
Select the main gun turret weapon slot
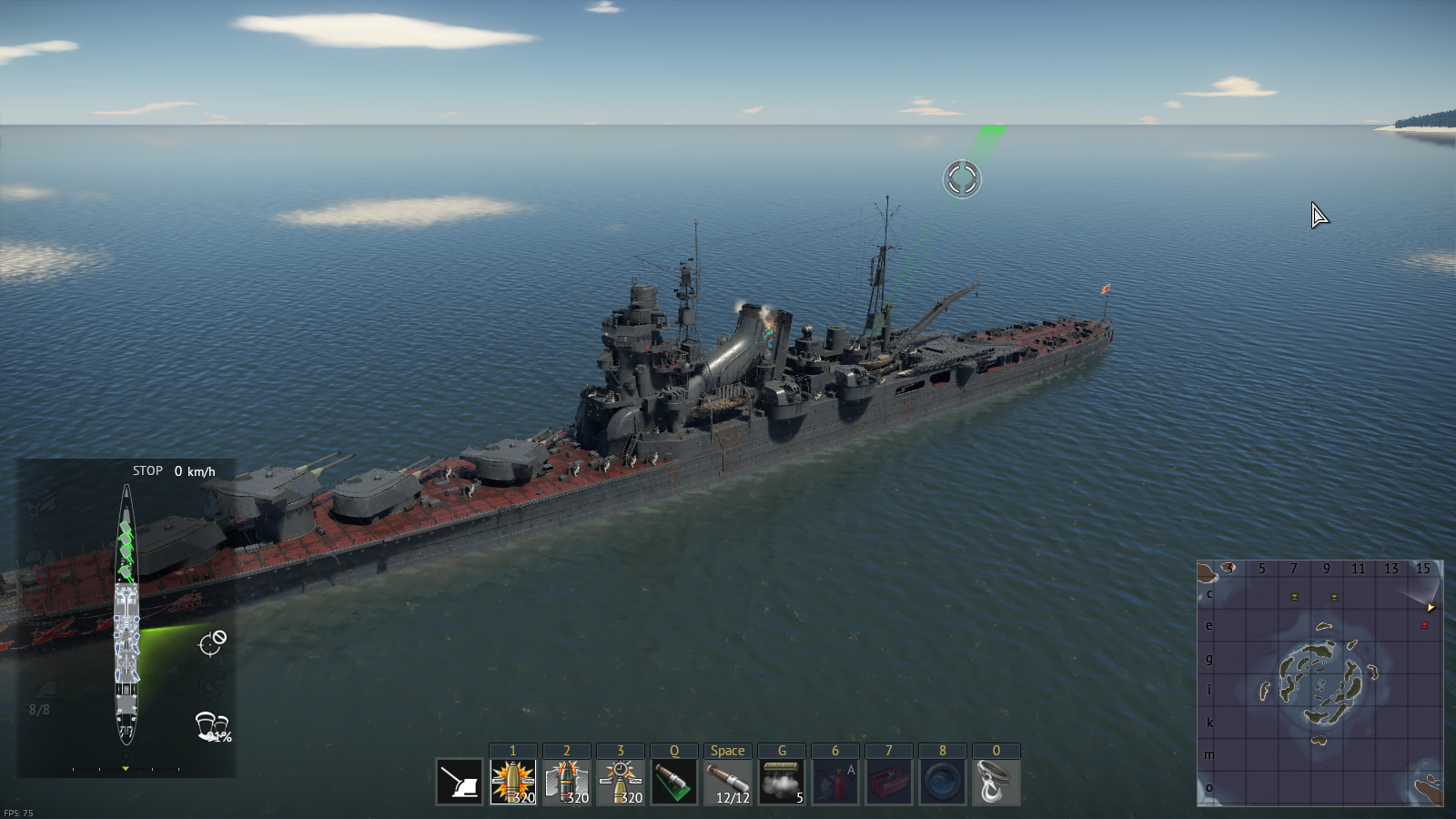(460, 782)
